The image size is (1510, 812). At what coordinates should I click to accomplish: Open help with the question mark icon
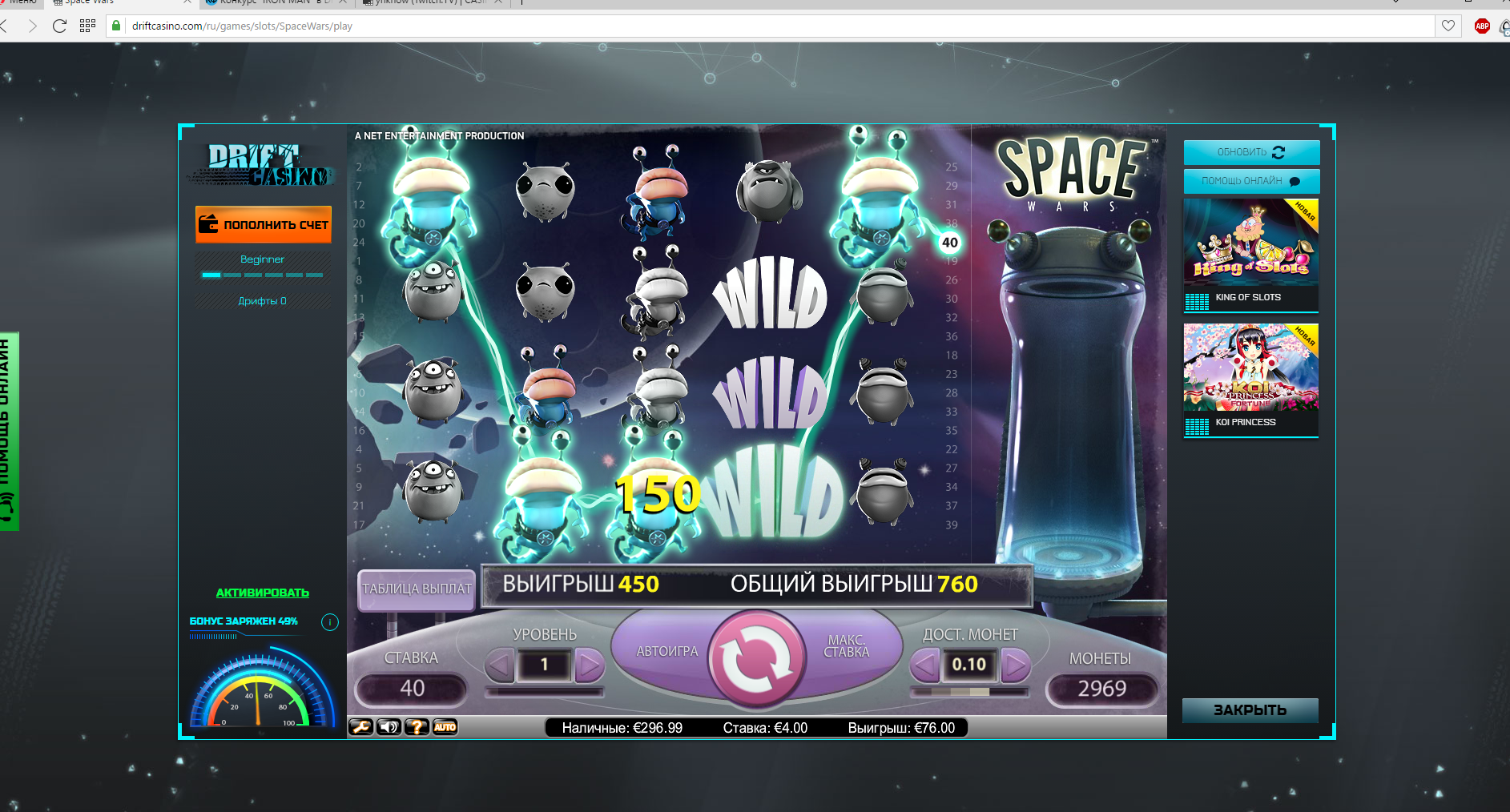tap(417, 727)
